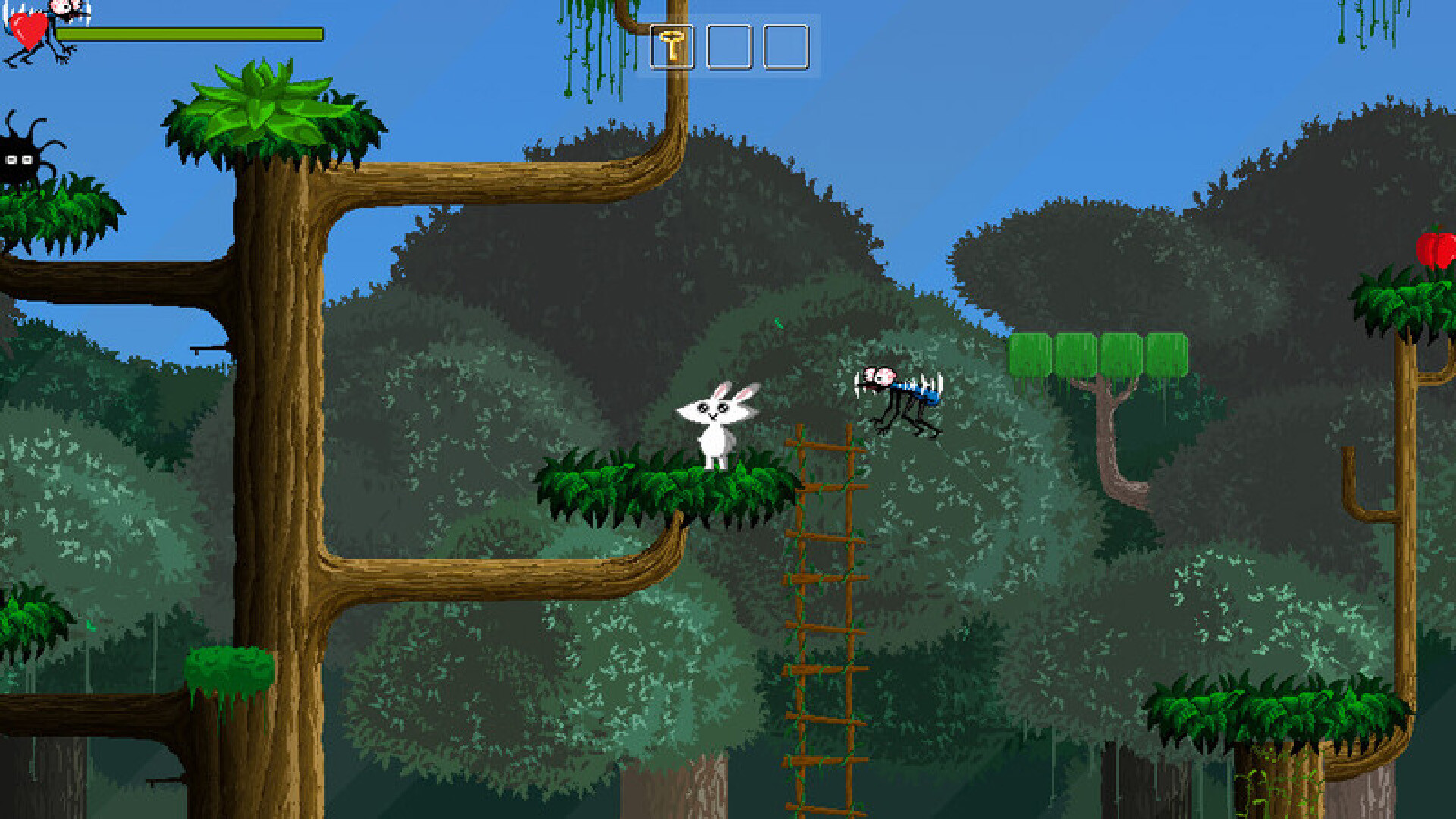Click the tall brown tree trunk

281,455
